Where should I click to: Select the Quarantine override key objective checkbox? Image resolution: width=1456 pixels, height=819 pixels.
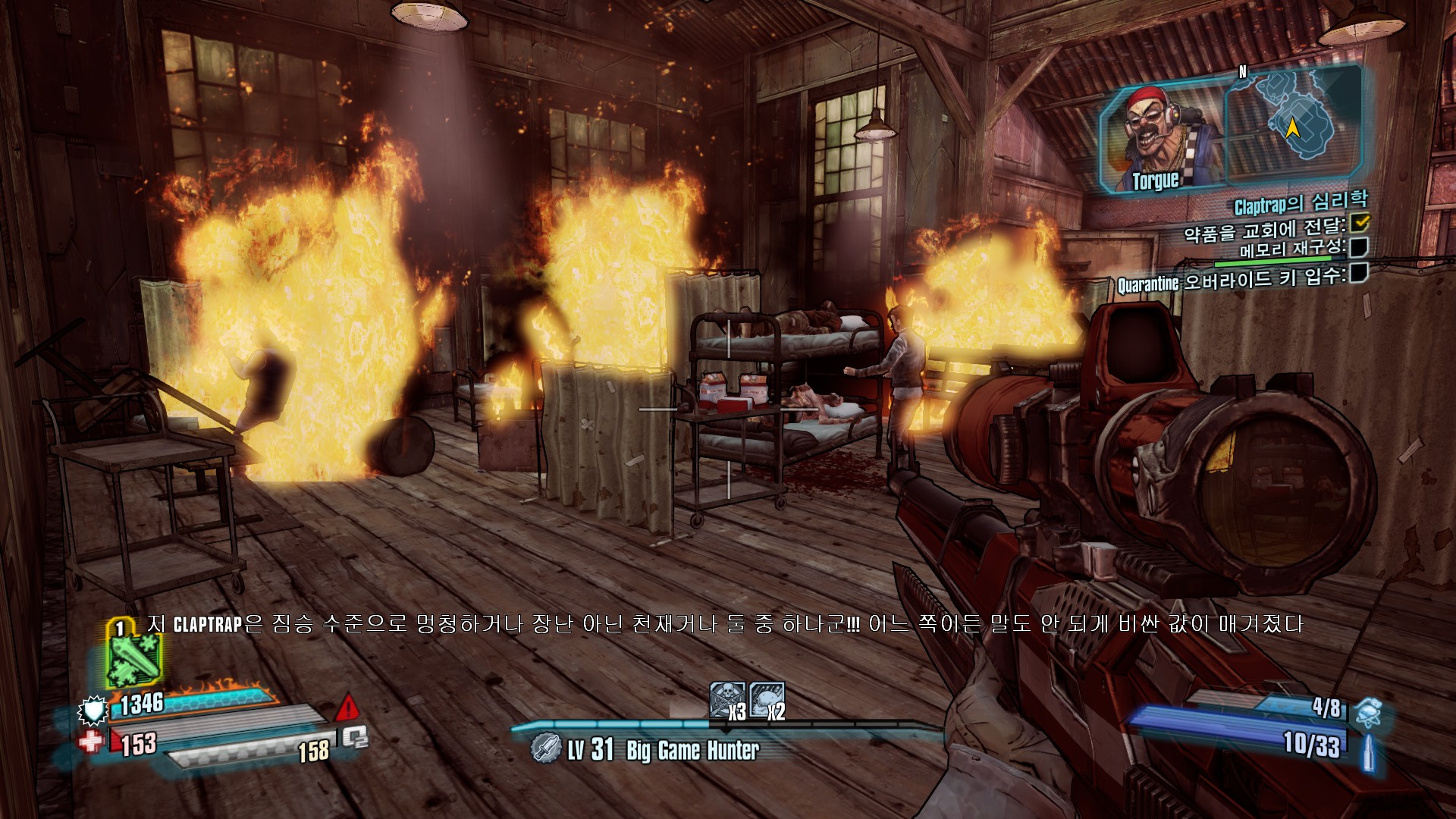(x=1359, y=272)
